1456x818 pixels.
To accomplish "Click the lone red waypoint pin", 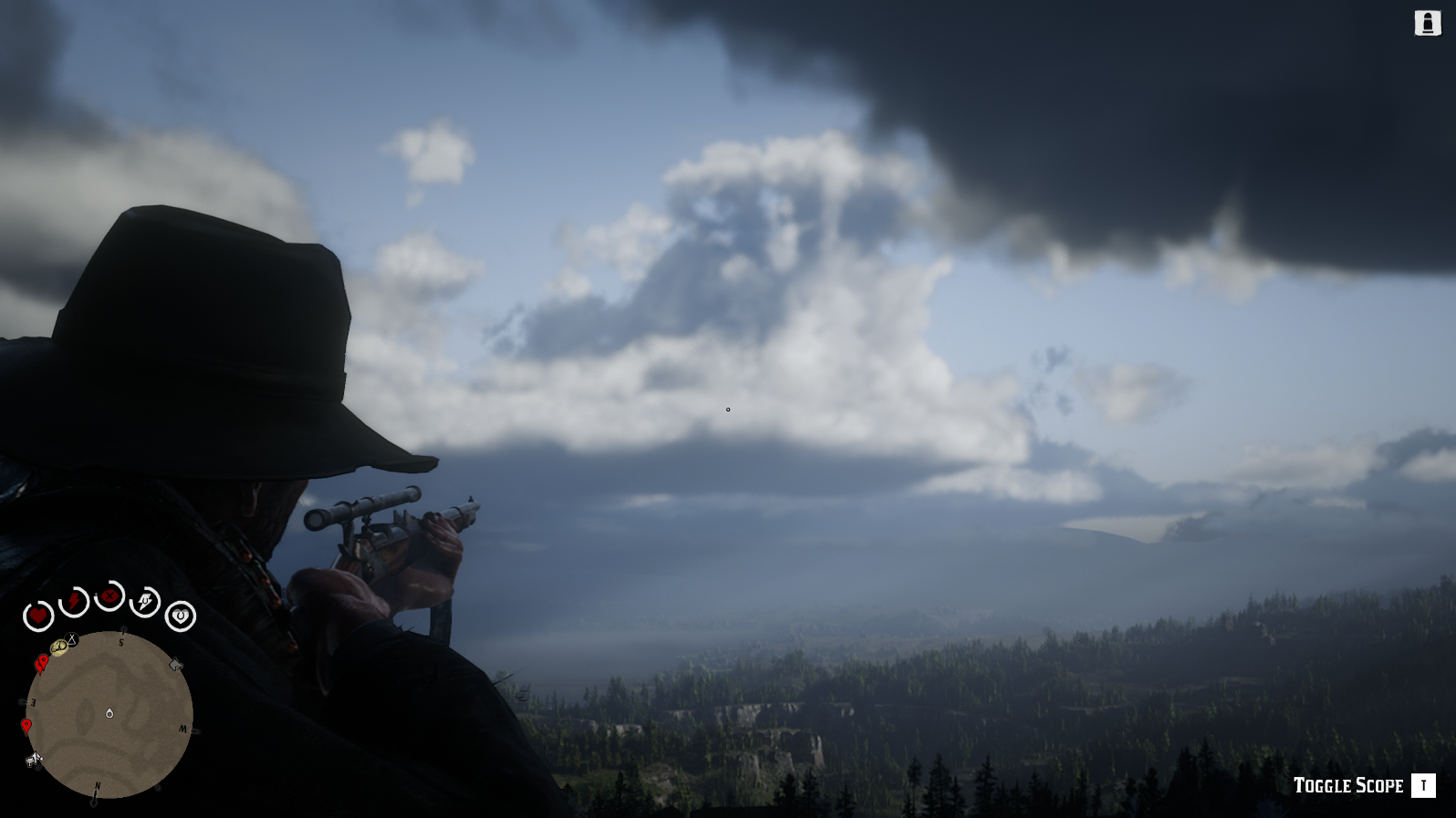I will (26, 727).
